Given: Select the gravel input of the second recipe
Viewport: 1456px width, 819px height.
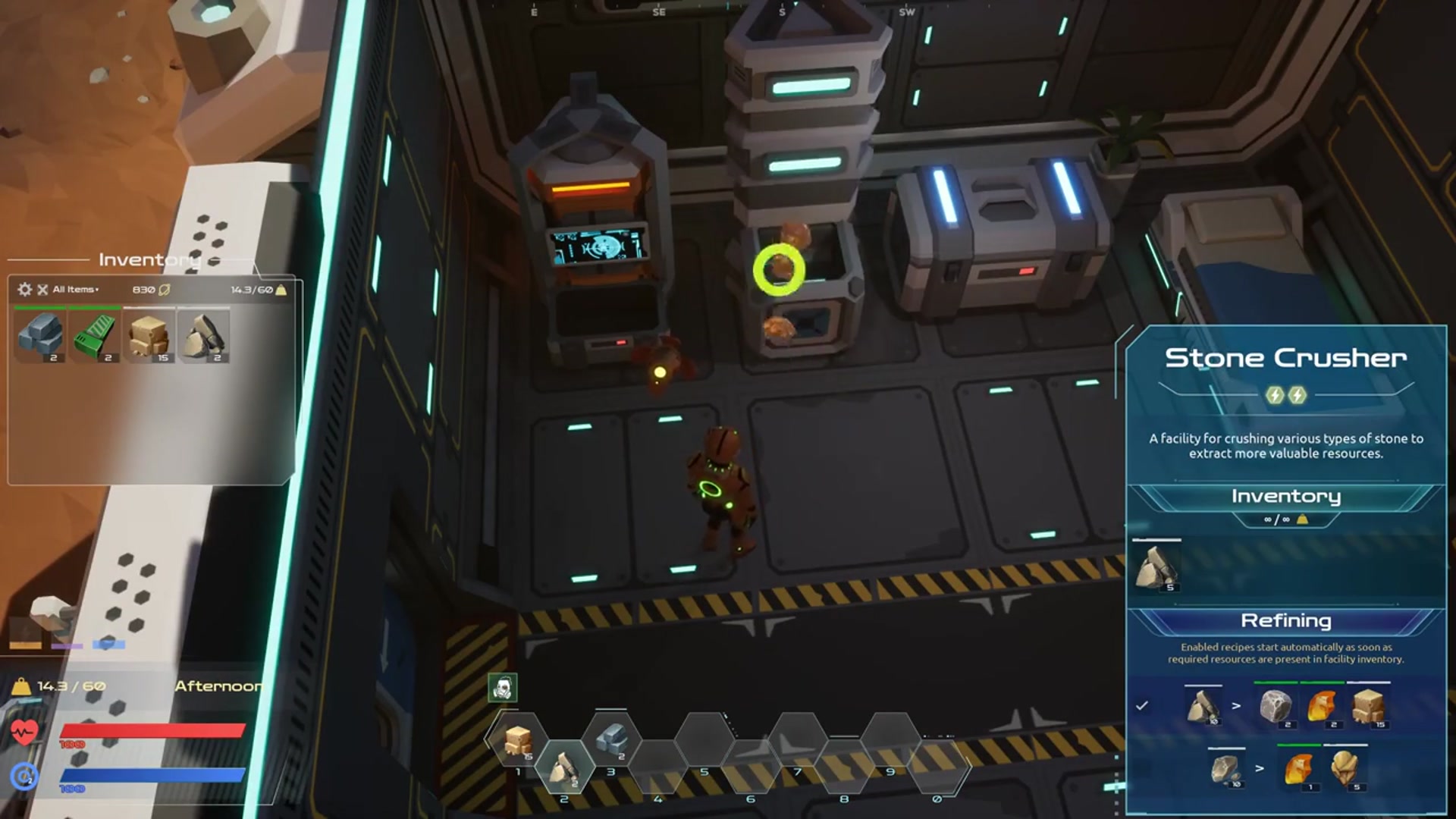Looking at the screenshot, I should (1225, 769).
